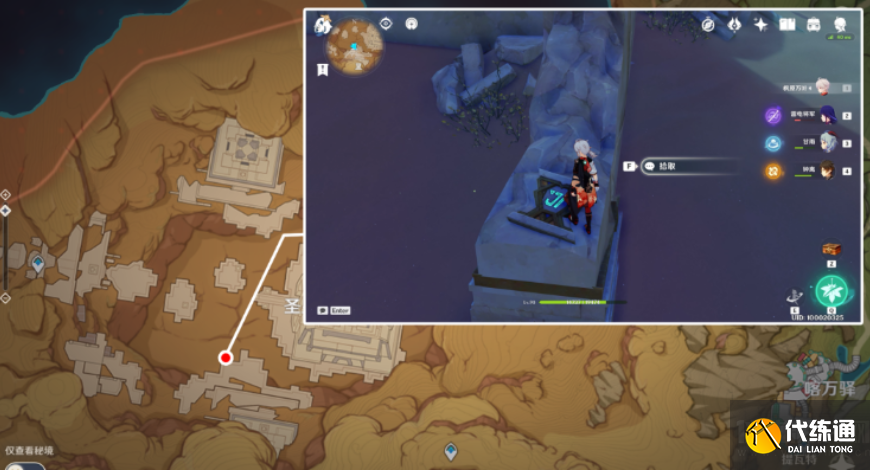Use the treasure chest gadget icon

tap(830, 248)
